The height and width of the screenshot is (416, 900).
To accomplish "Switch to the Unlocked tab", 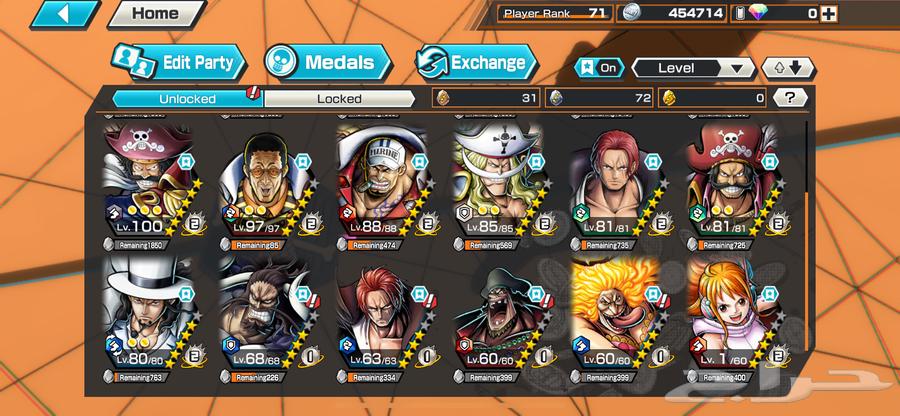I will coord(186,98).
